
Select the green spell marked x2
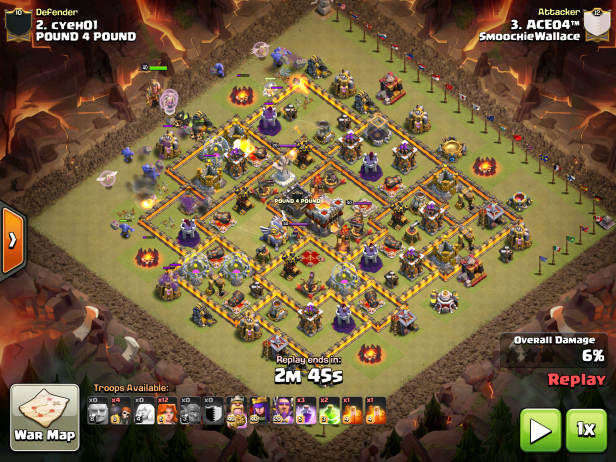pos(328,412)
